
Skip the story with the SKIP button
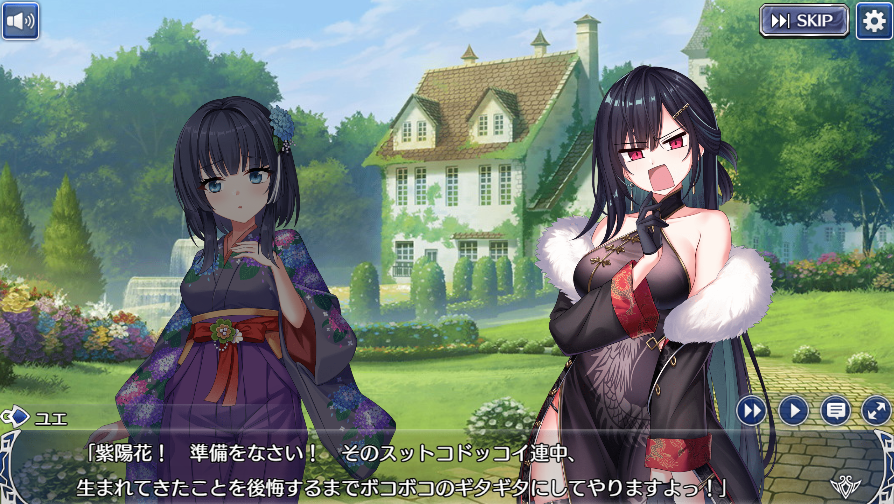point(804,20)
